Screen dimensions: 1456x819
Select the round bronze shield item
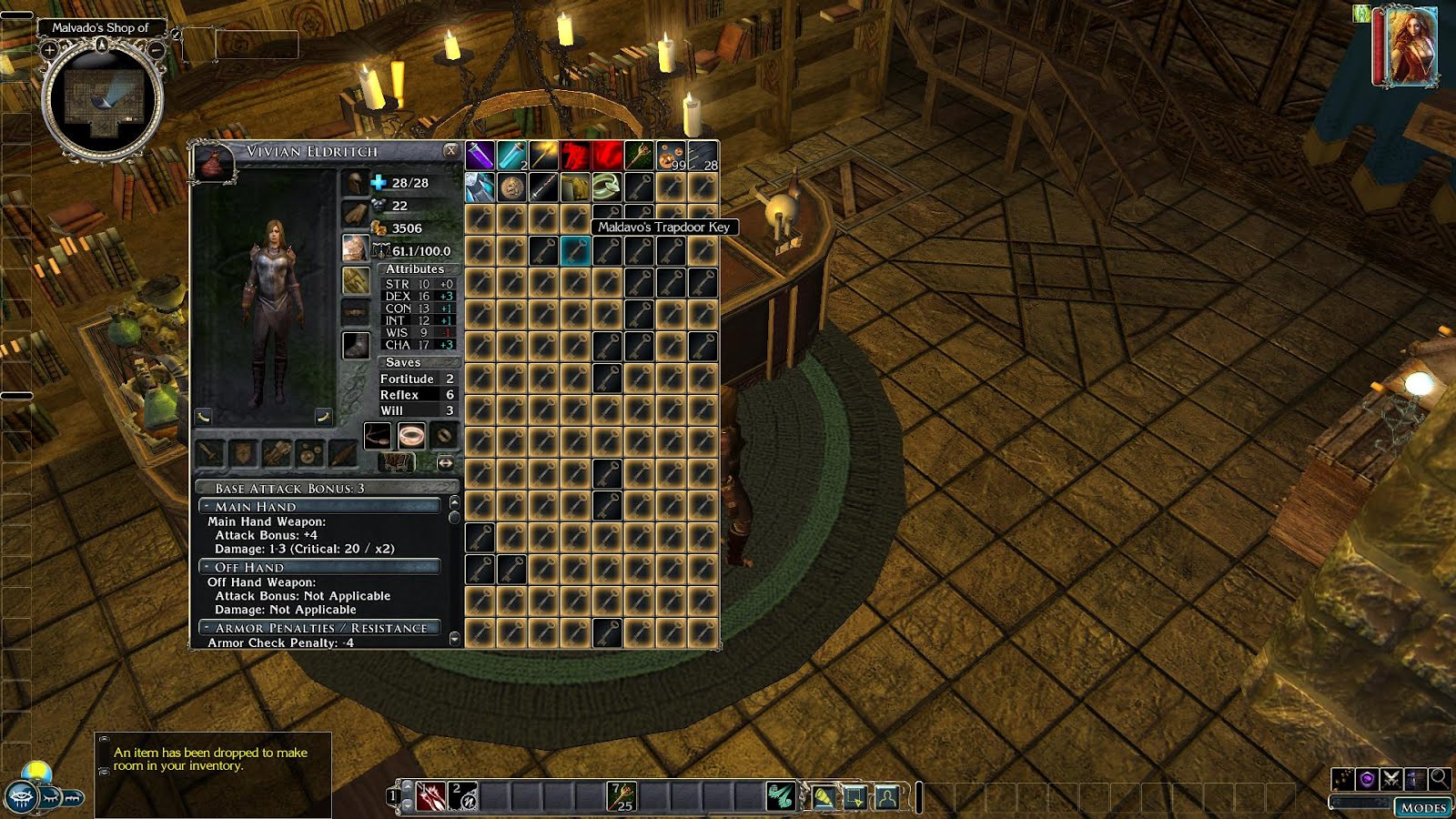point(511,187)
